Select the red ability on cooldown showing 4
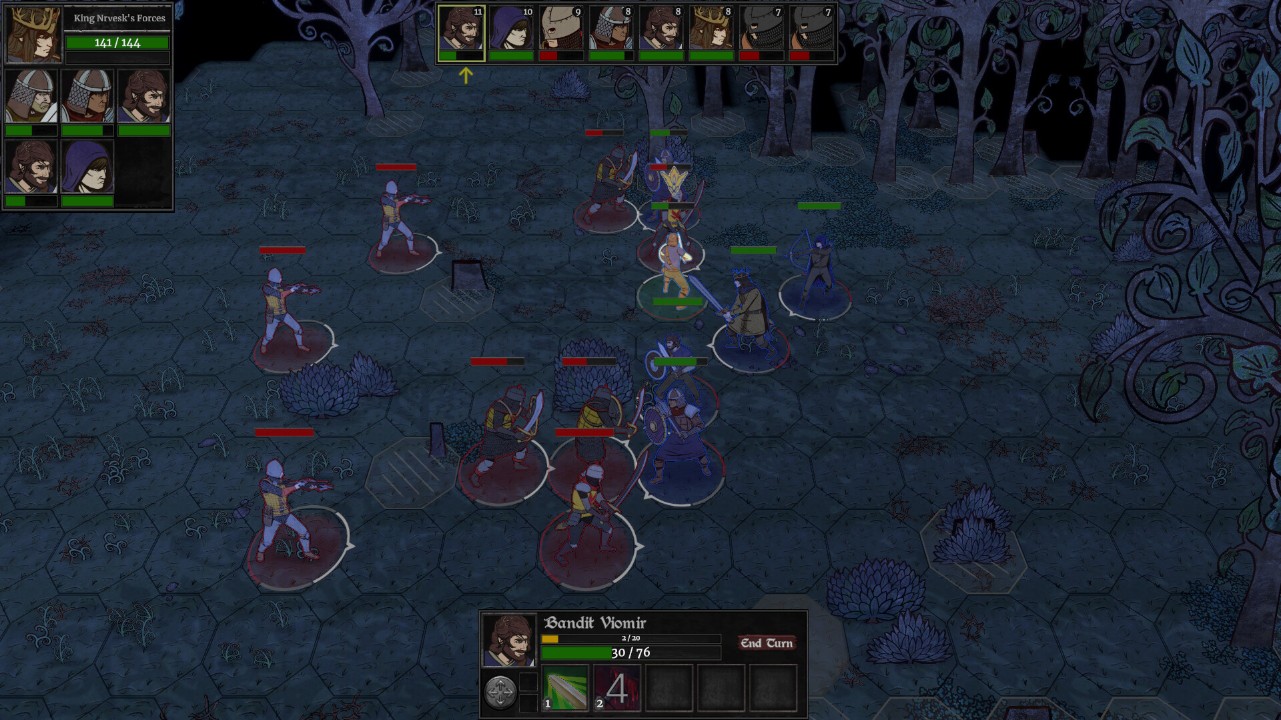The image size is (1281, 720). click(617, 689)
